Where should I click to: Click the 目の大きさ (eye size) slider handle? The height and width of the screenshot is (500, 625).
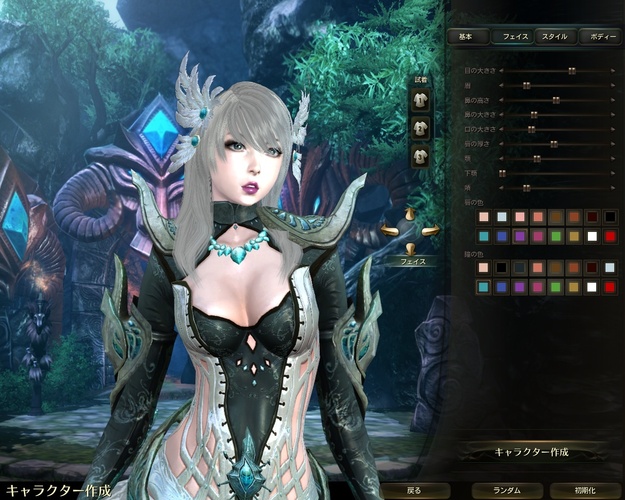pyautogui.click(x=571, y=71)
